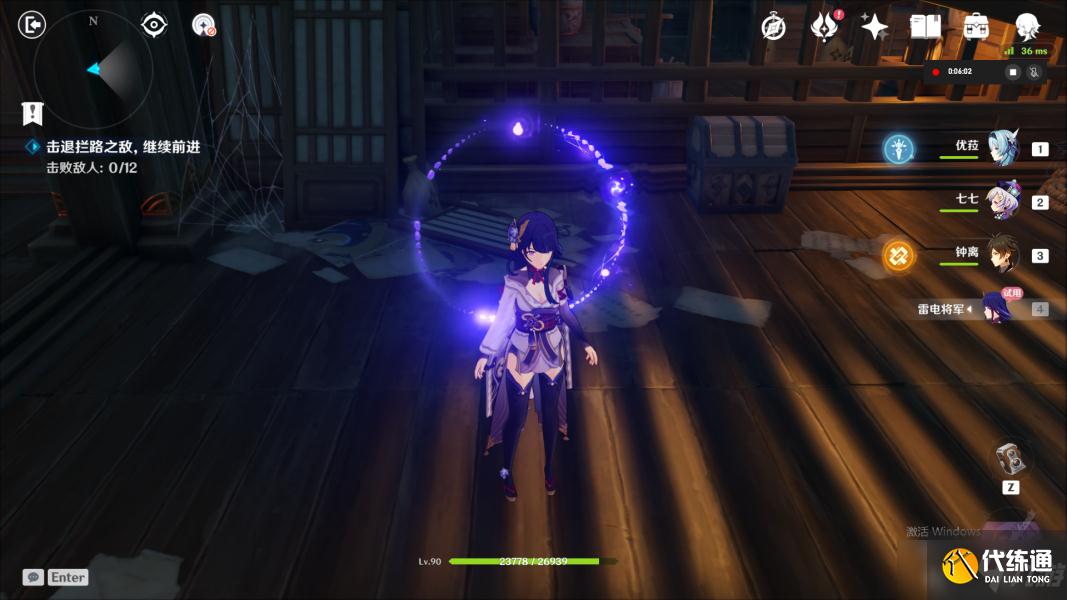This screenshot has height=600, width=1067.
Task: Switch to party member 优菈
Action: coord(1001,148)
